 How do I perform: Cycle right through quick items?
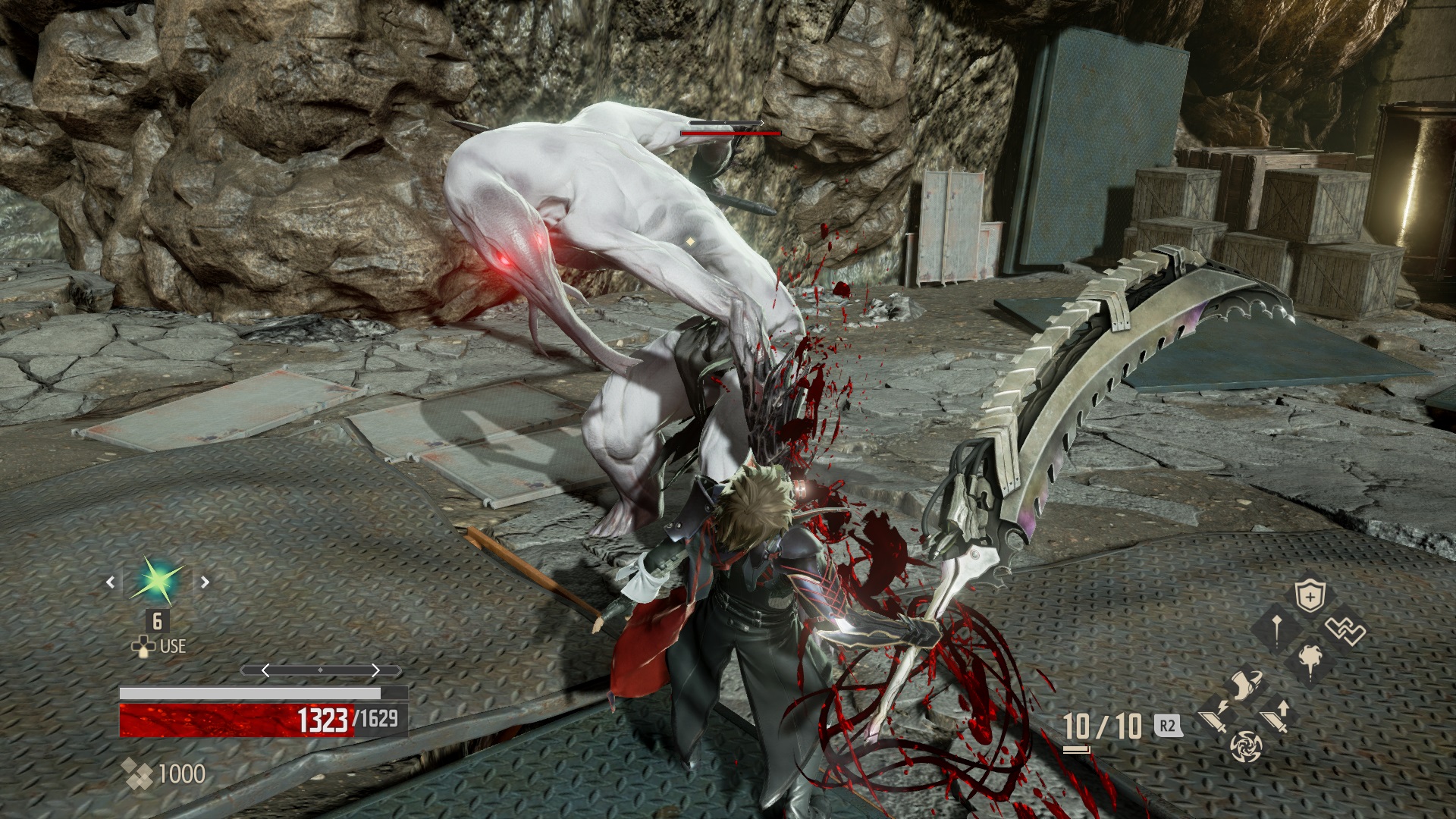pyautogui.click(x=204, y=582)
